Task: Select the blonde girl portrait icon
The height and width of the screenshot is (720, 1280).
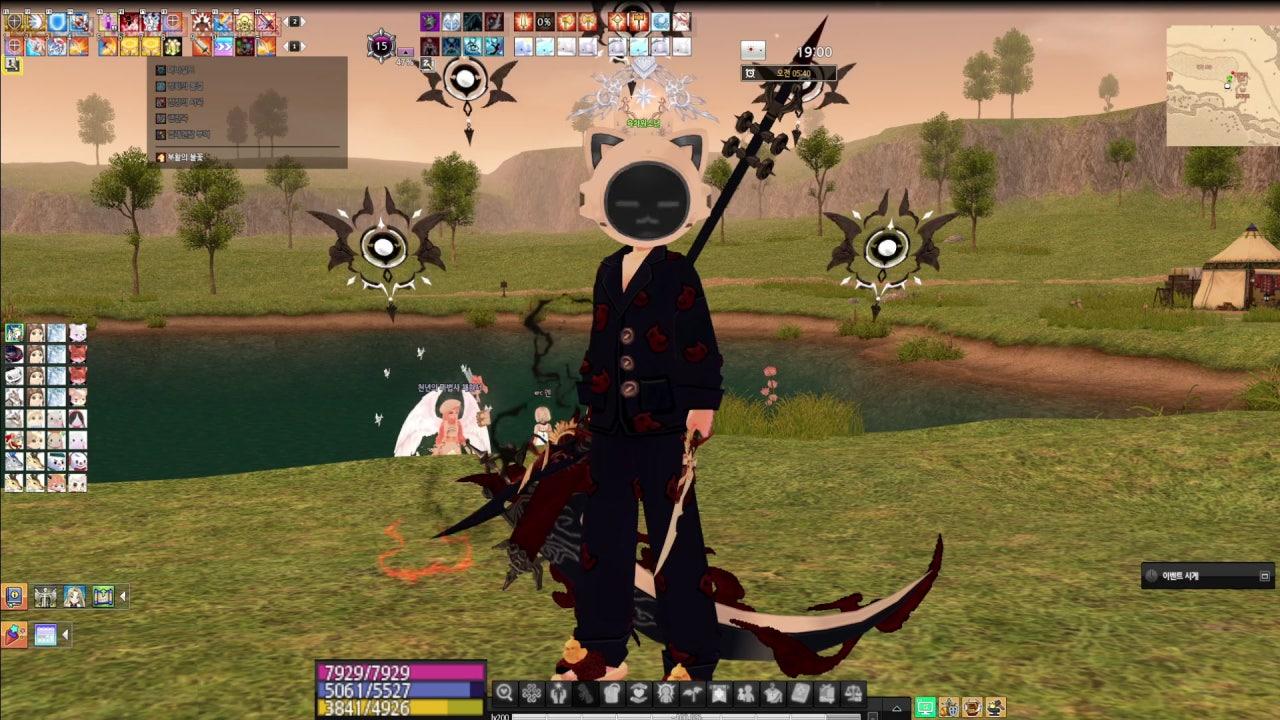Action: (x=75, y=597)
